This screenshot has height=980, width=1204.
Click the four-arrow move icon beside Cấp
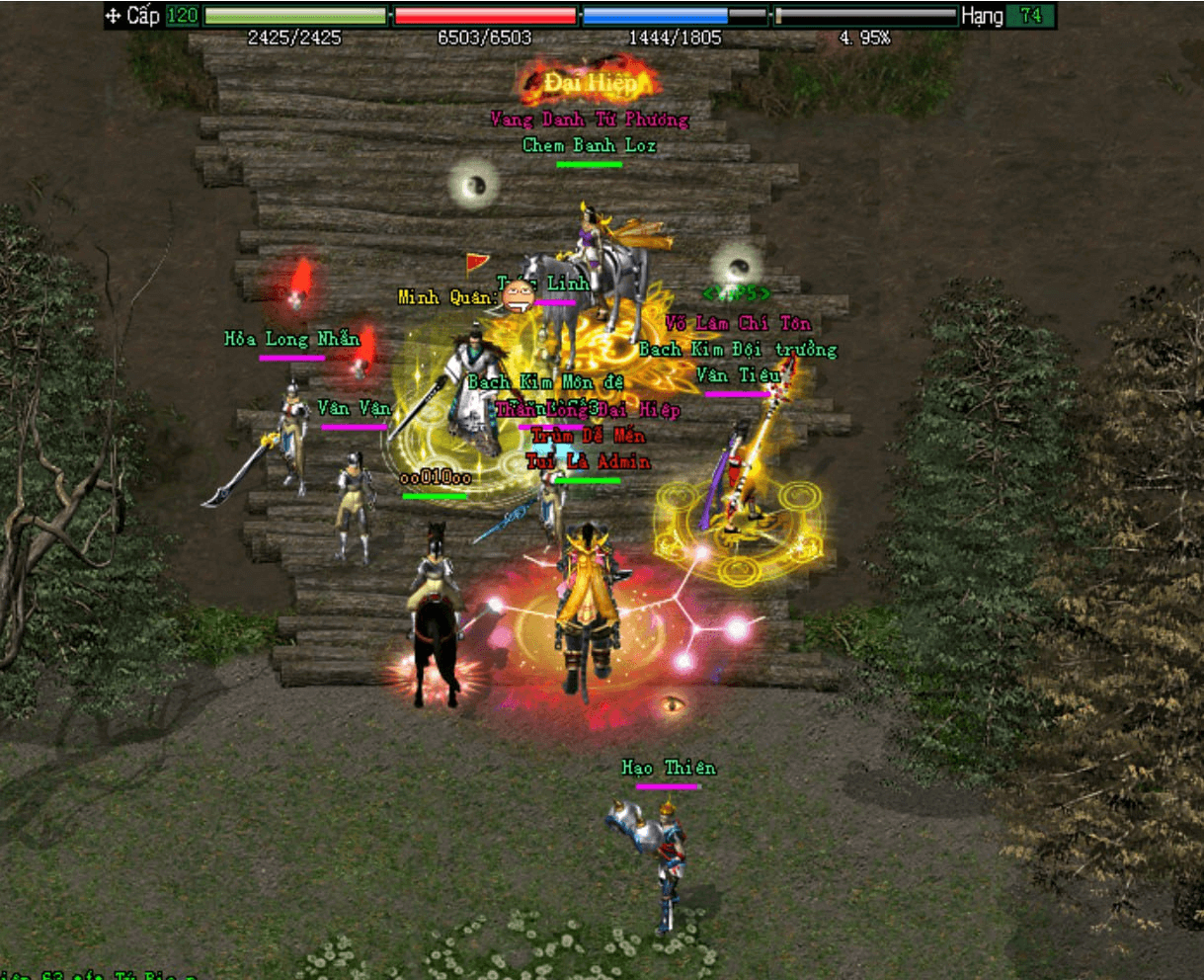114,16
